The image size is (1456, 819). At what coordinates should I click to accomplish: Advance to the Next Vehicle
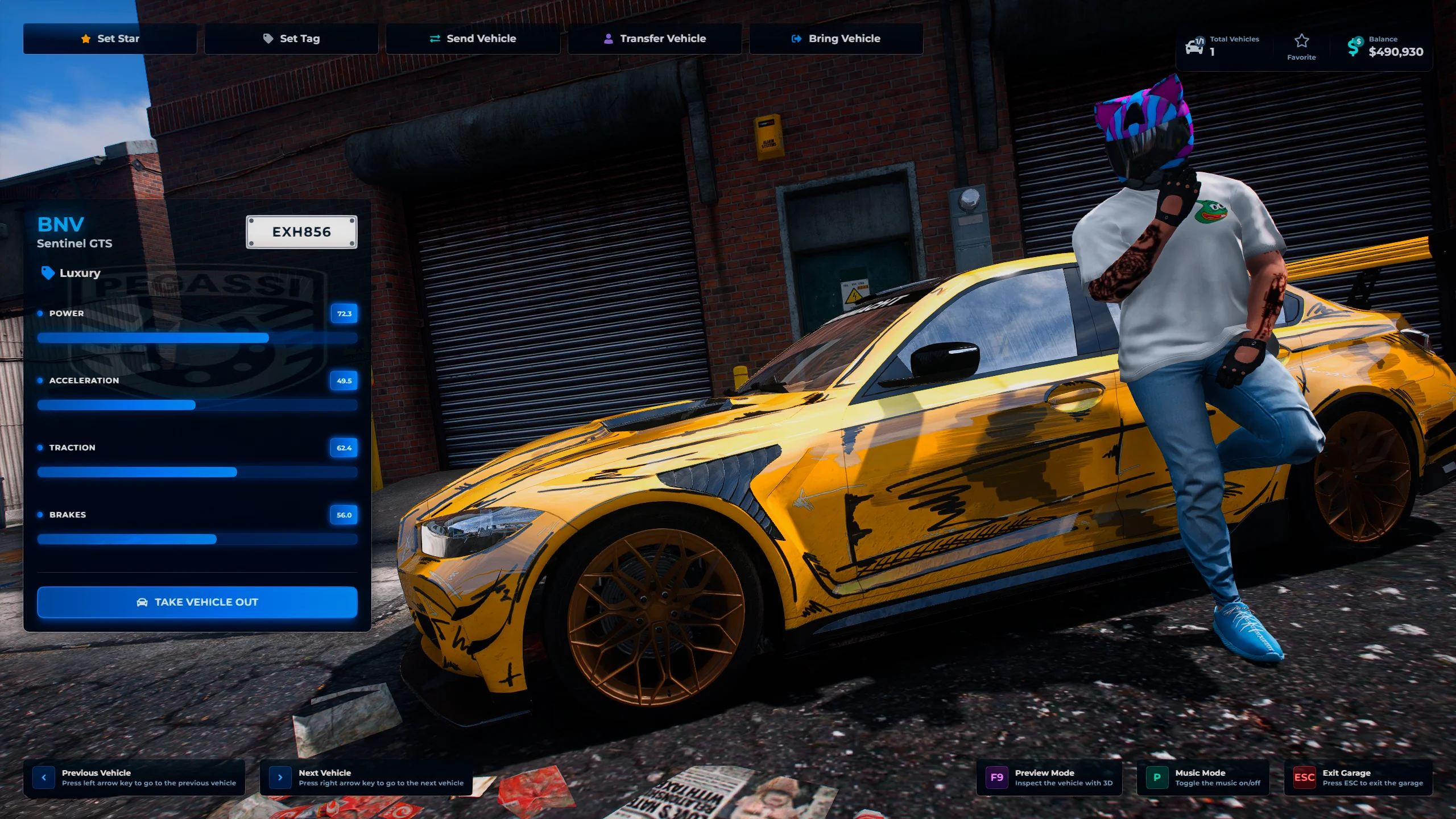366,777
